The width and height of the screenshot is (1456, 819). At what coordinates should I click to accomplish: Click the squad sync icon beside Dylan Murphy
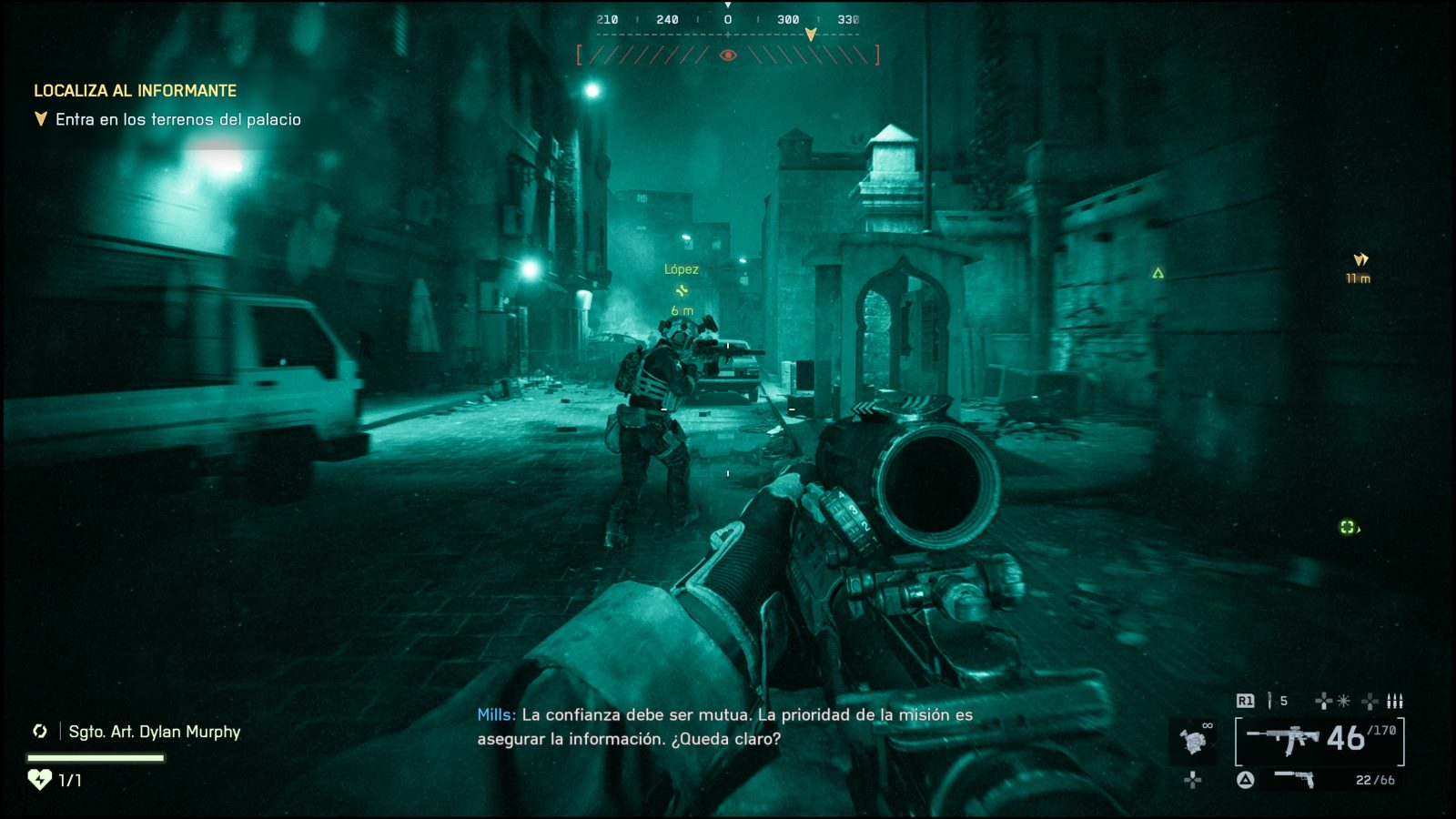(39, 730)
